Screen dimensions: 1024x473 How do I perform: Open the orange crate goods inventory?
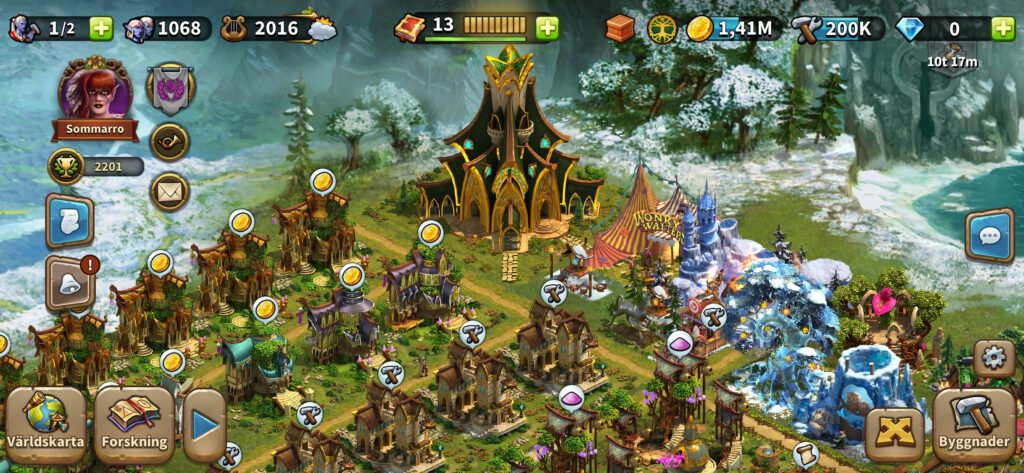pyautogui.click(x=620, y=28)
